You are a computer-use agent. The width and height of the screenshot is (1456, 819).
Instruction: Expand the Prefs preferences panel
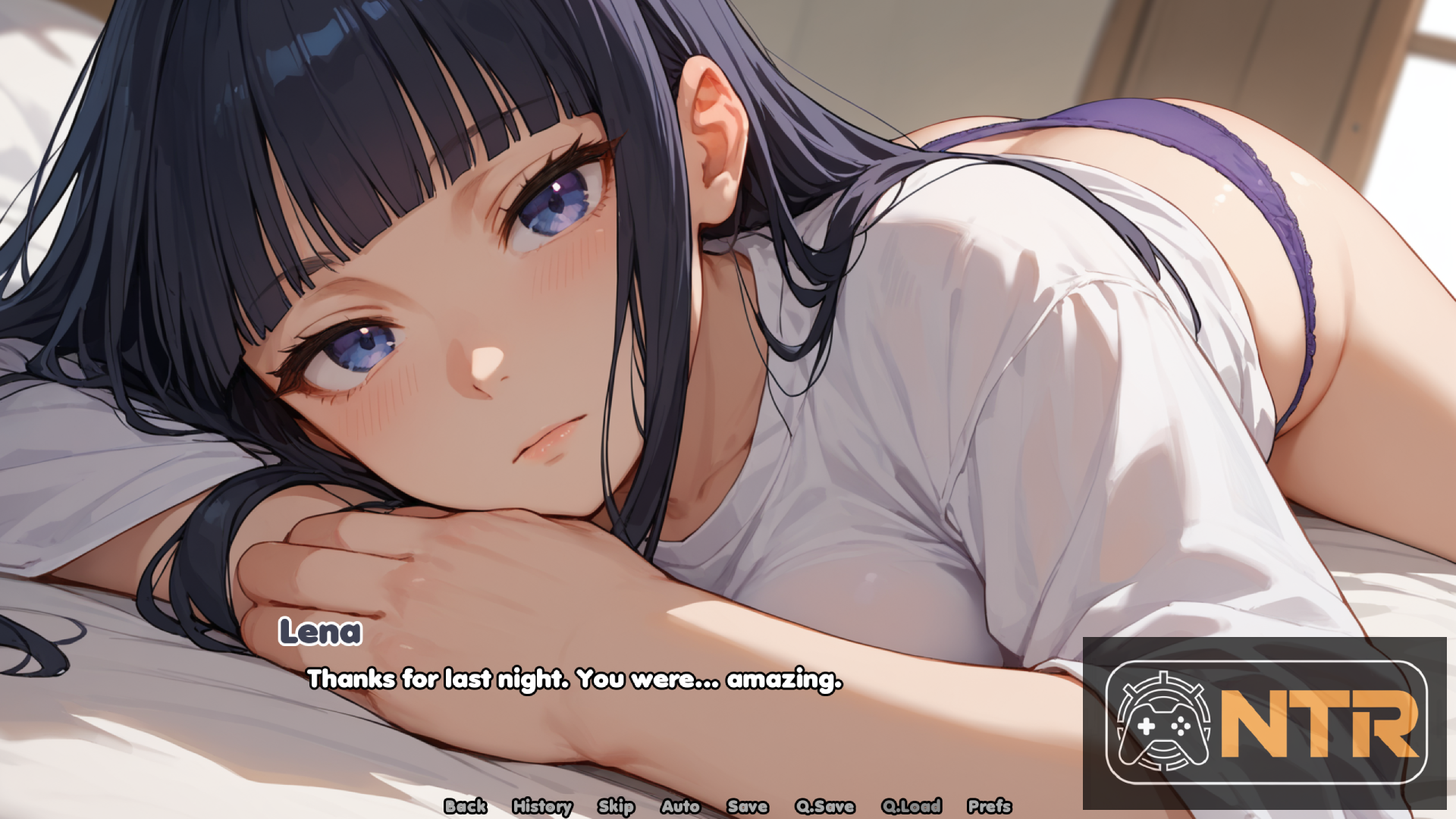tap(989, 807)
